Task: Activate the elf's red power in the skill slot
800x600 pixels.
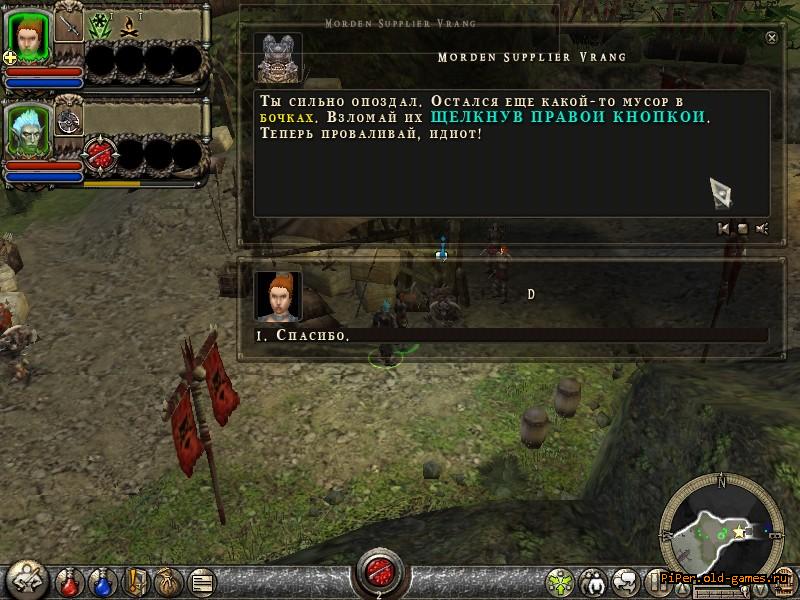Action: point(101,155)
